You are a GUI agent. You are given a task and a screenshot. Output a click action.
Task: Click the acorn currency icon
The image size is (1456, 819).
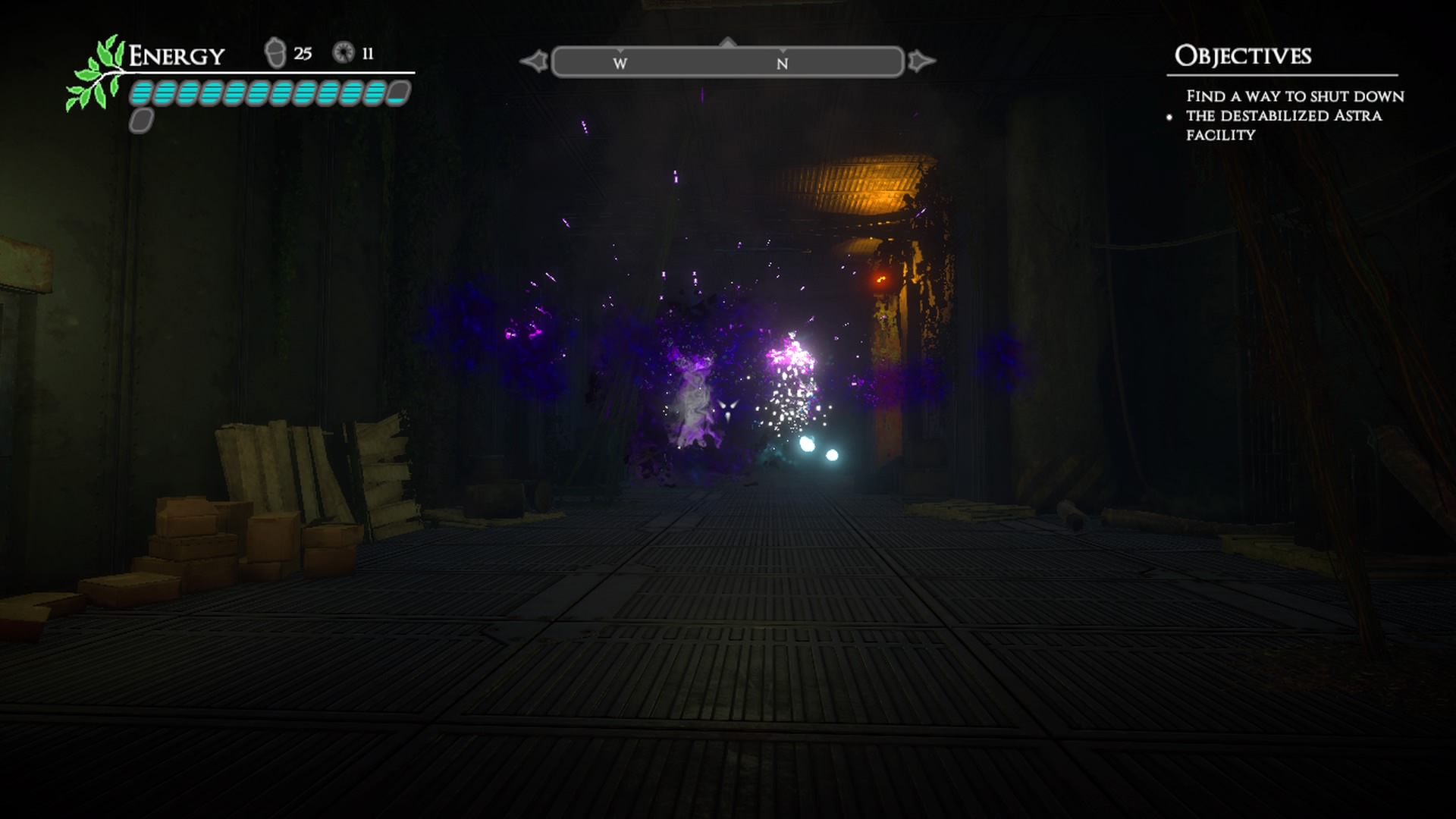point(275,53)
